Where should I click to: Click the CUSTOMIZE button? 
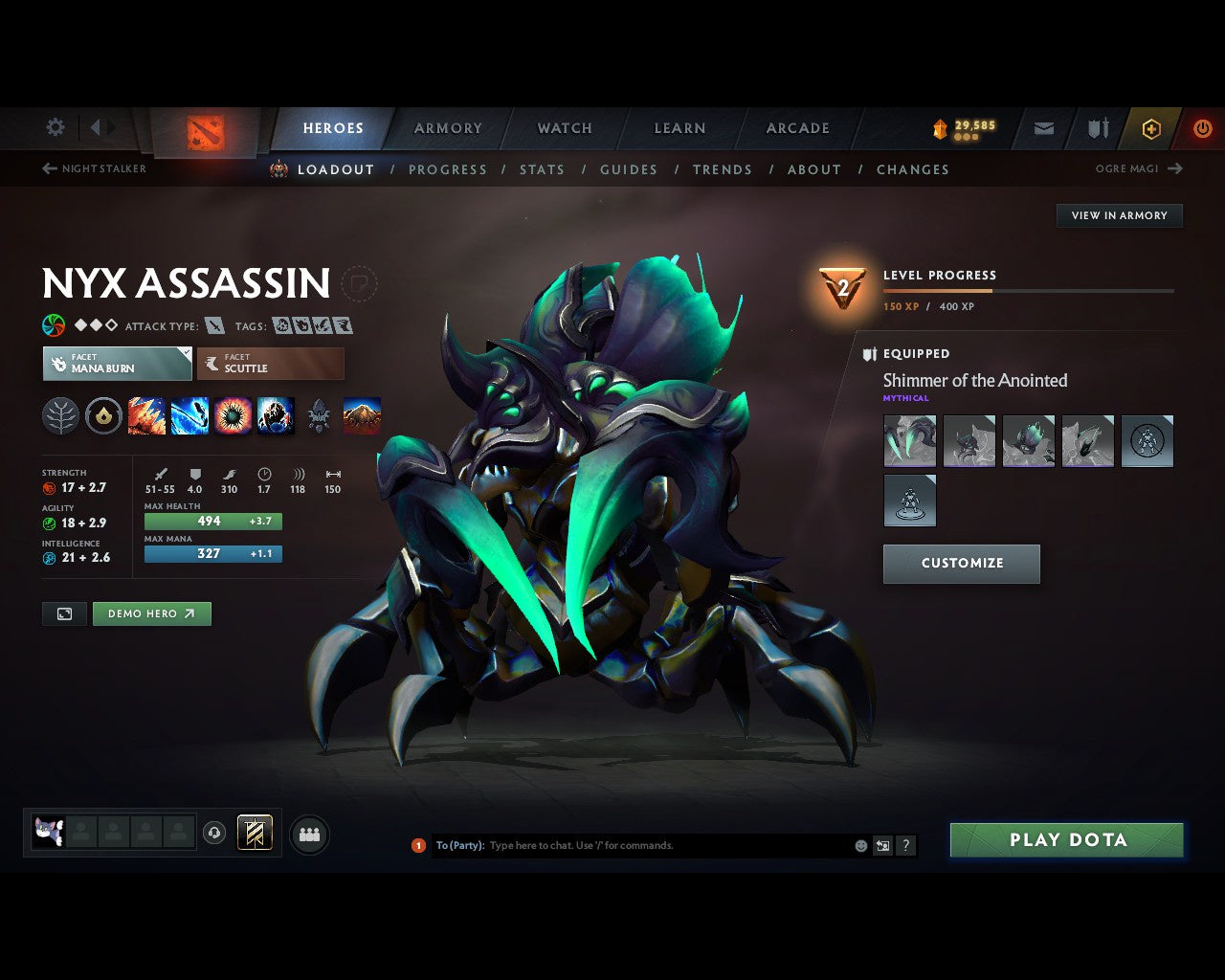pyautogui.click(x=961, y=564)
